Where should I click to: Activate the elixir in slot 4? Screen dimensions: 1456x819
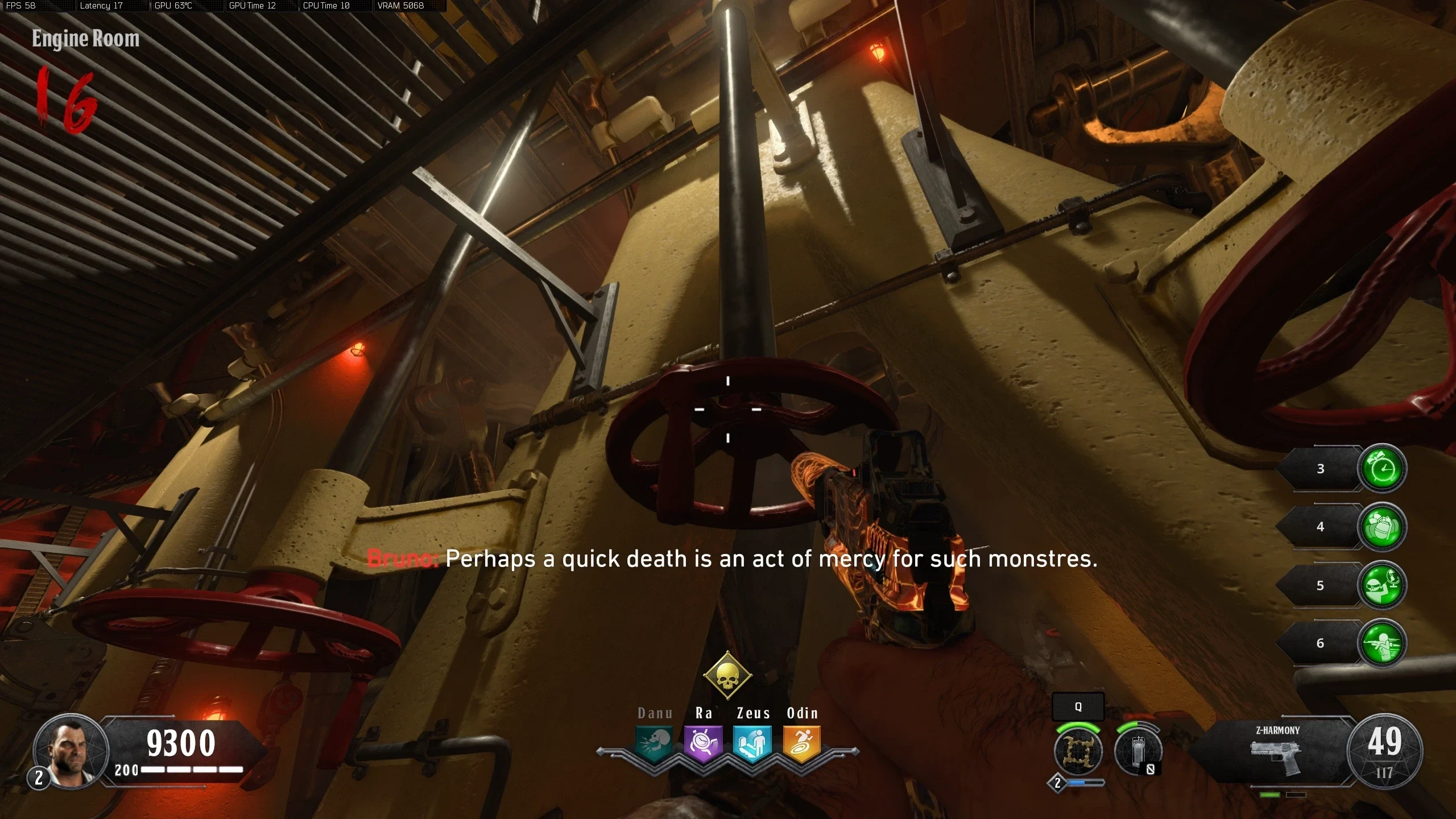1382,527
